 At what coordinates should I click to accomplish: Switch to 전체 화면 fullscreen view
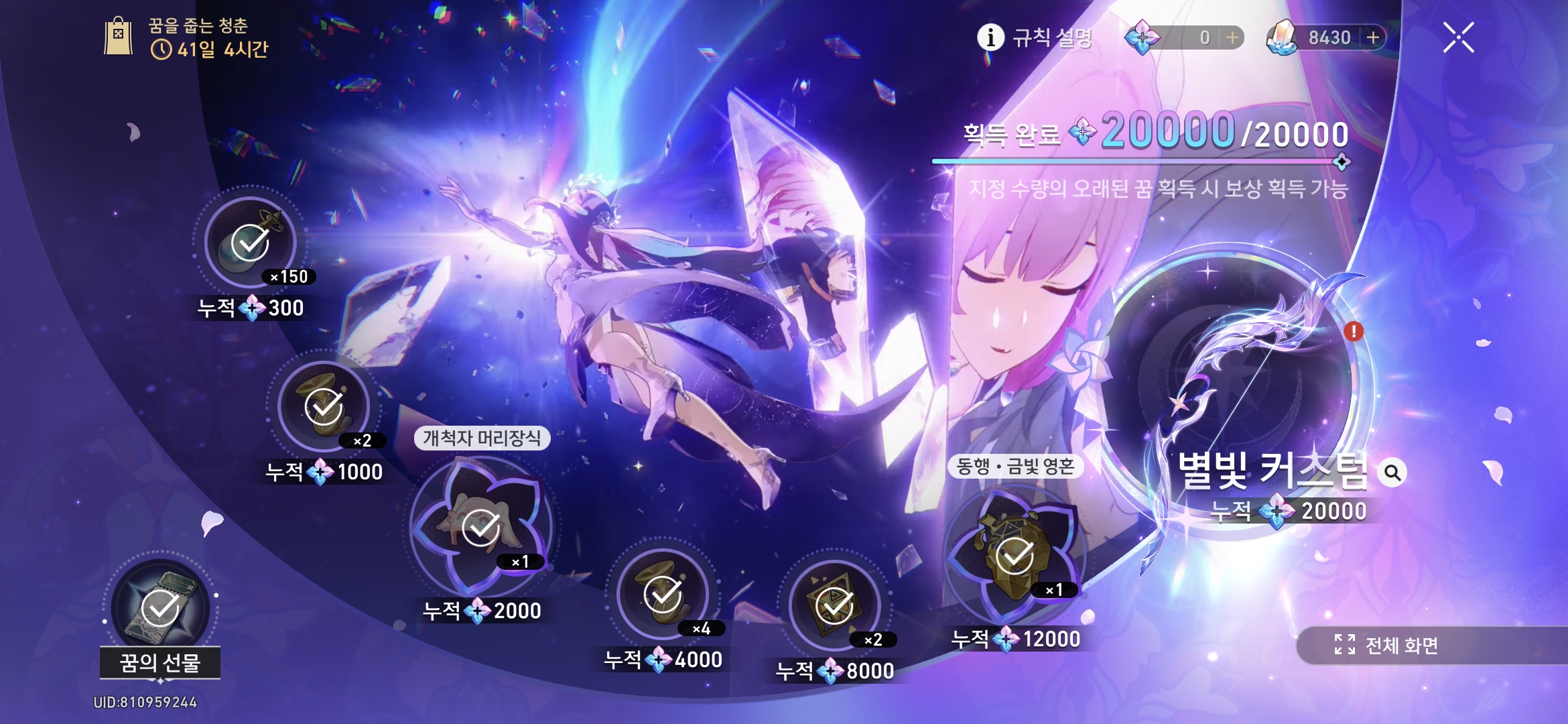[1387, 645]
